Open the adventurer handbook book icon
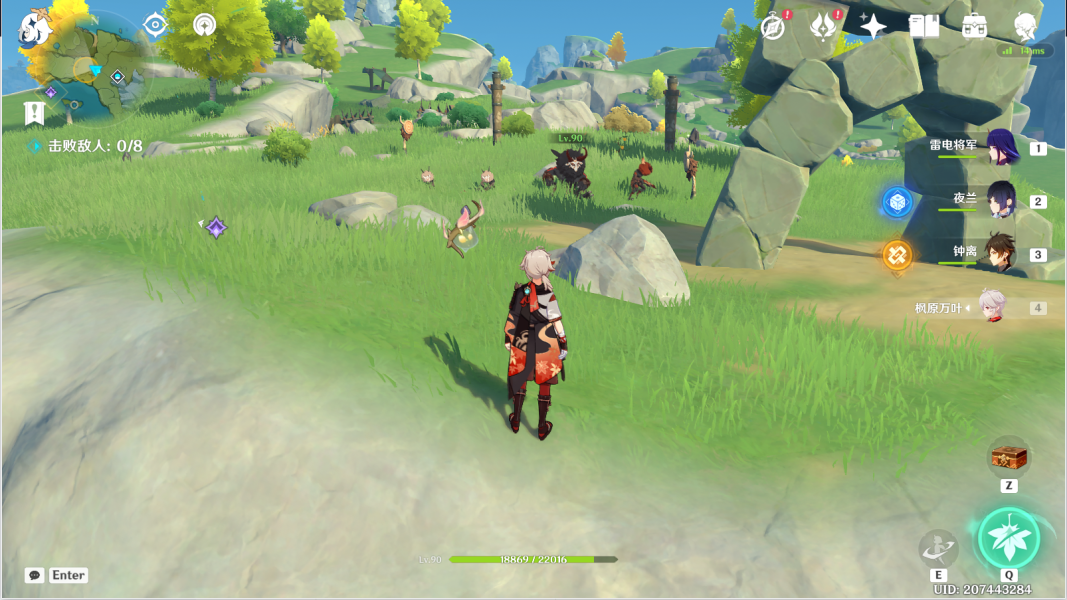Viewport: 1067px width, 600px height. tap(924, 27)
